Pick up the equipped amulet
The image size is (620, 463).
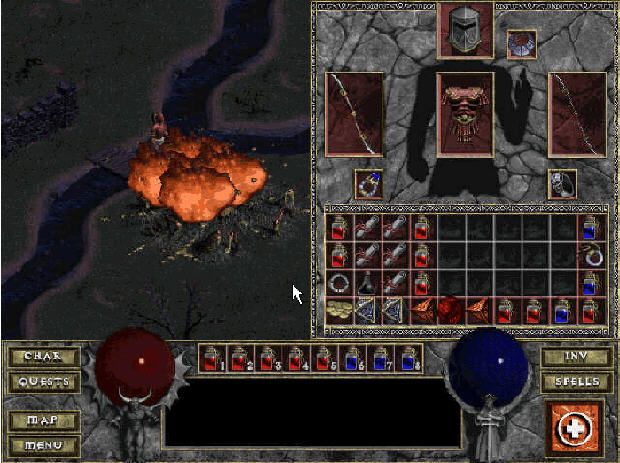point(521,44)
